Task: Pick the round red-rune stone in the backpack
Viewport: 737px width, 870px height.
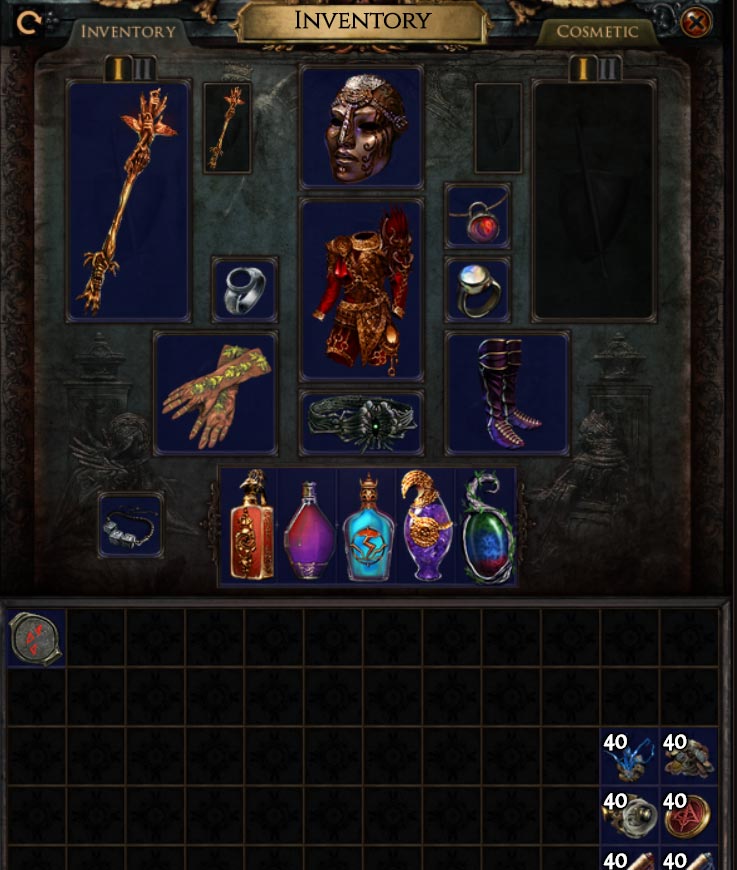Action: click(37, 638)
